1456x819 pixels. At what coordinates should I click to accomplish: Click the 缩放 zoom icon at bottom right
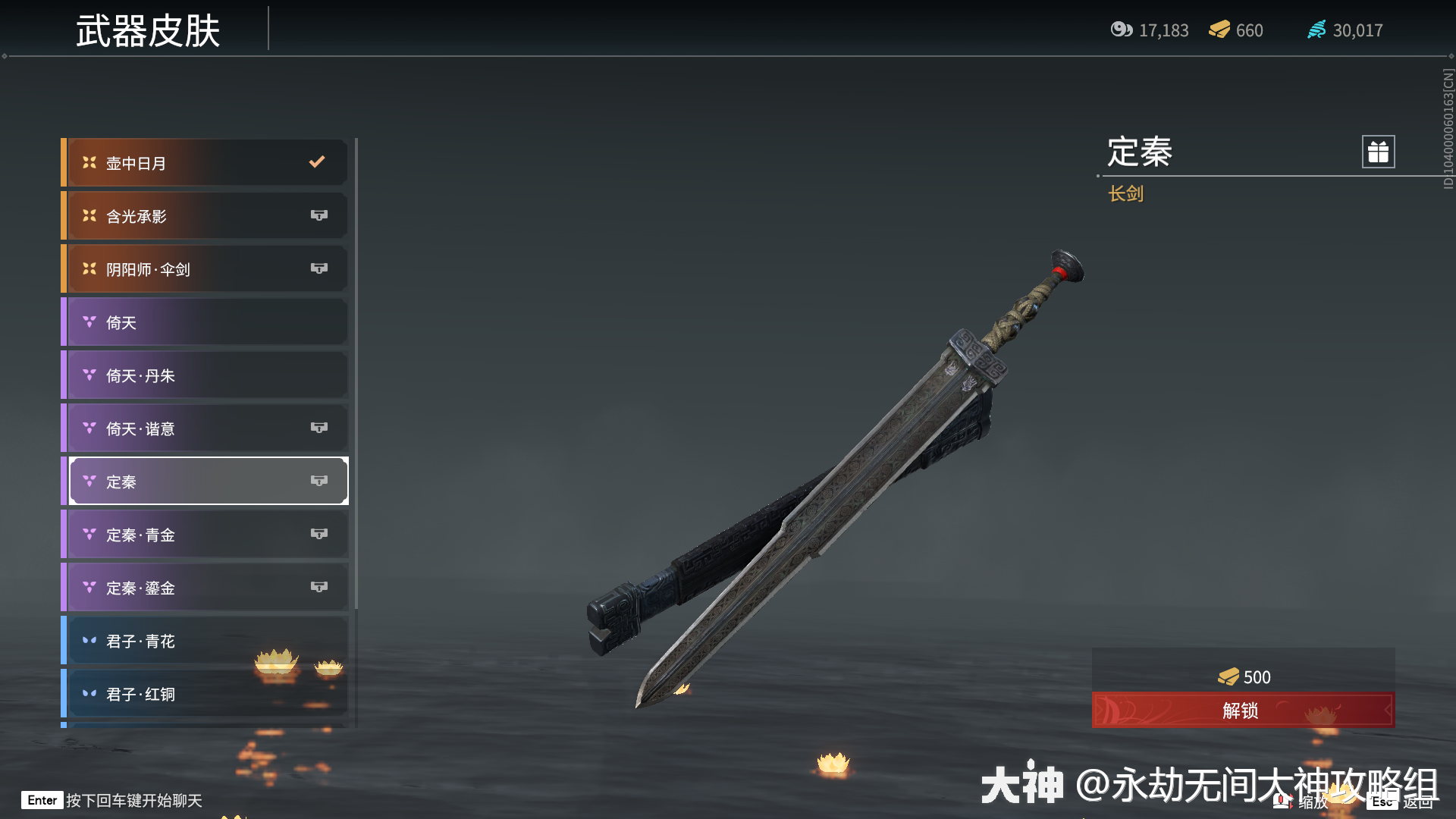point(1282,799)
